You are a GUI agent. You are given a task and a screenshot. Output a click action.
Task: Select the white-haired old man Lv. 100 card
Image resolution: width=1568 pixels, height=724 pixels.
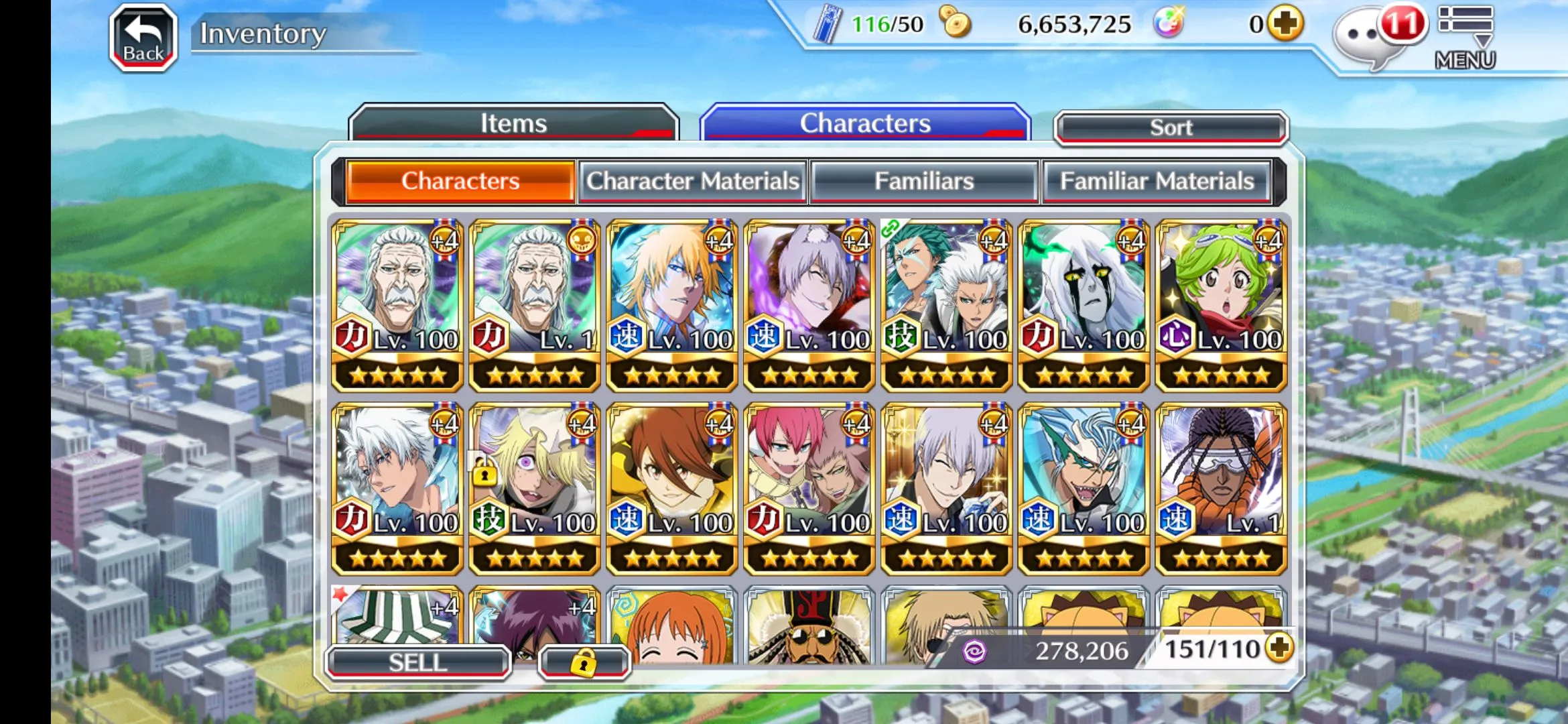click(x=397, y=305)
